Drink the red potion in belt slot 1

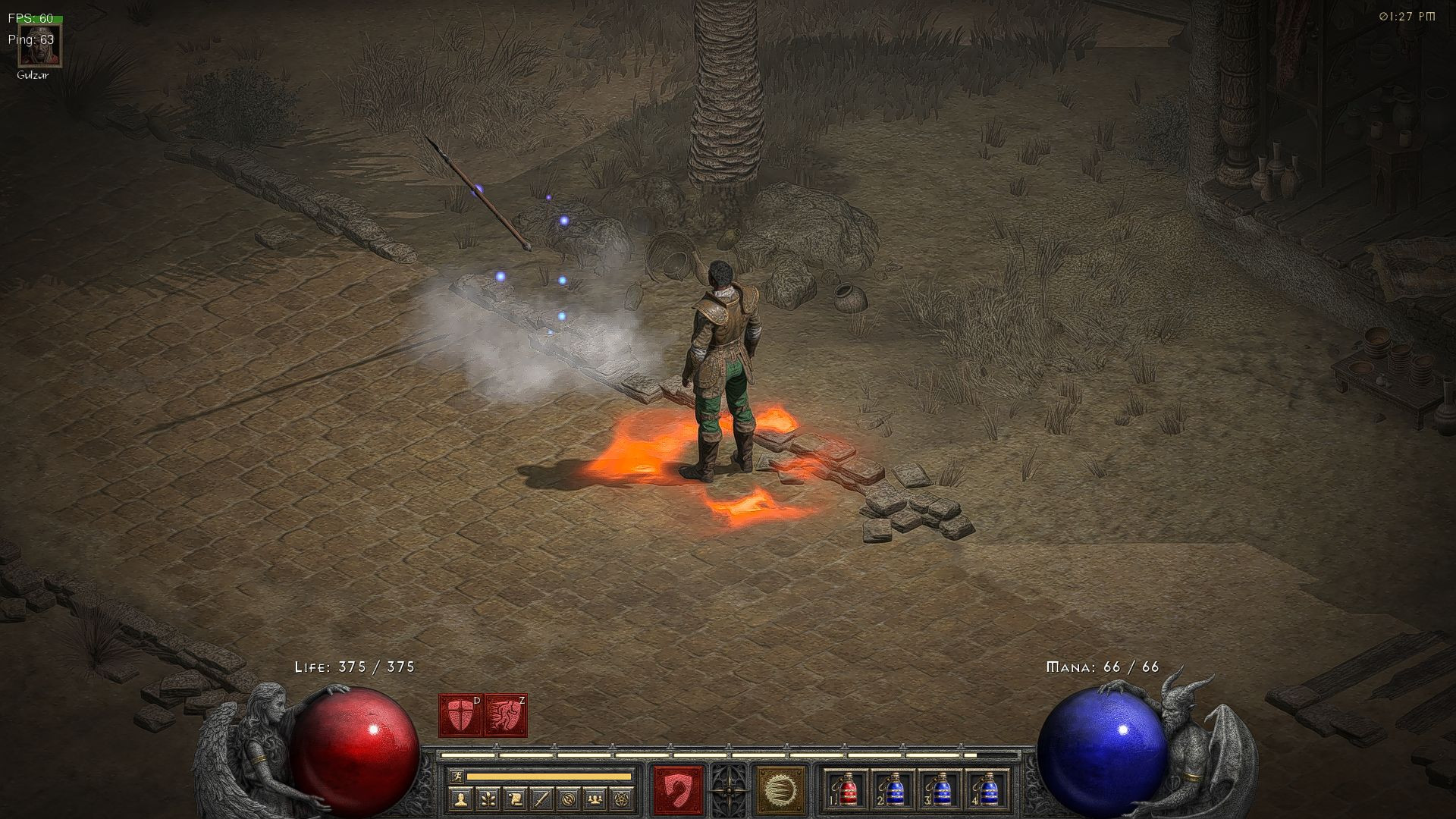[848, 792]
